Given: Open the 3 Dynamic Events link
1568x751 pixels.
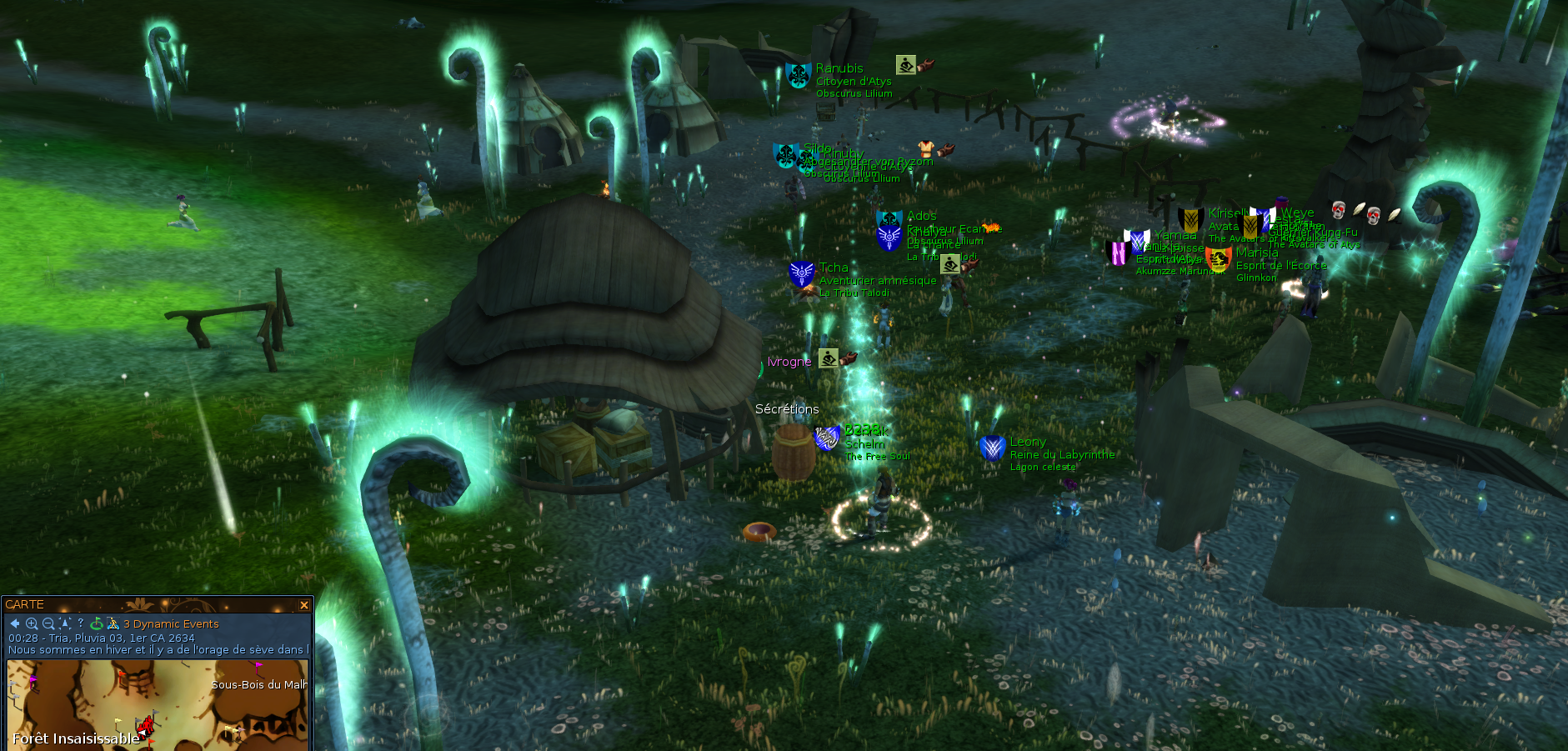Looking at the screenshot, I should (x=171, y=624).
